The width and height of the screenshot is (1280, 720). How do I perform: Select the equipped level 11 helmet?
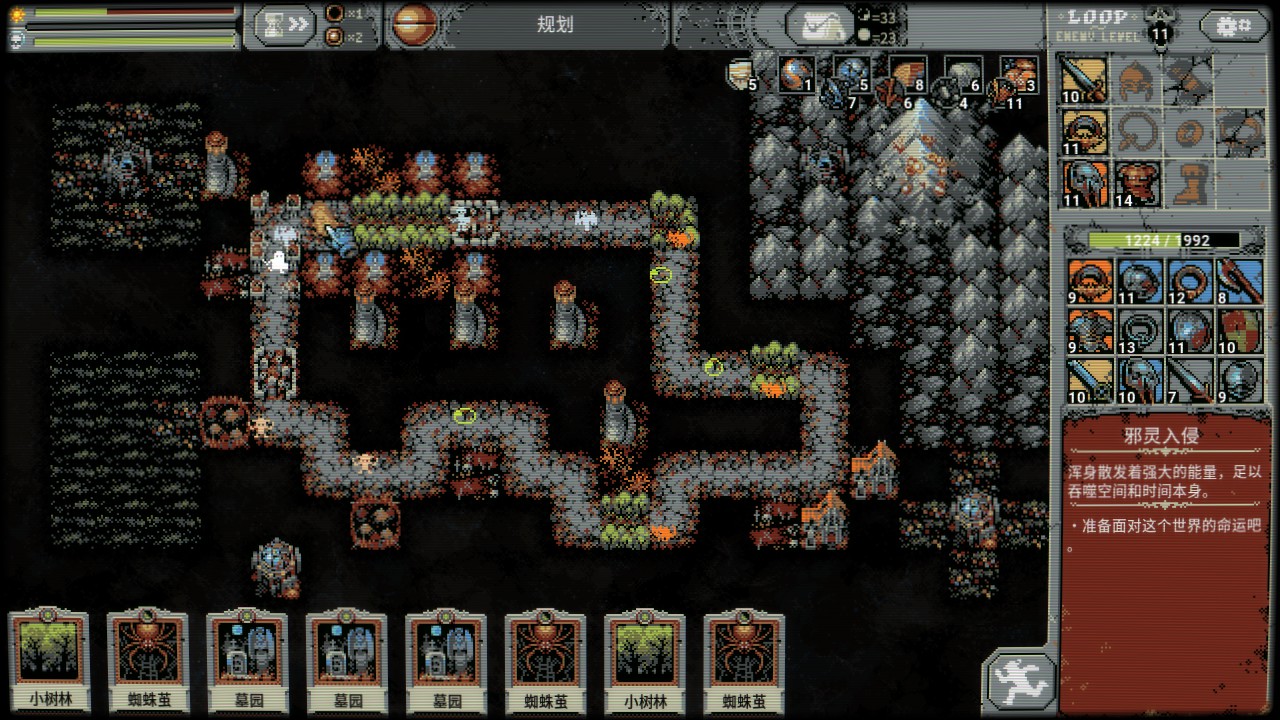[1085, 184]
